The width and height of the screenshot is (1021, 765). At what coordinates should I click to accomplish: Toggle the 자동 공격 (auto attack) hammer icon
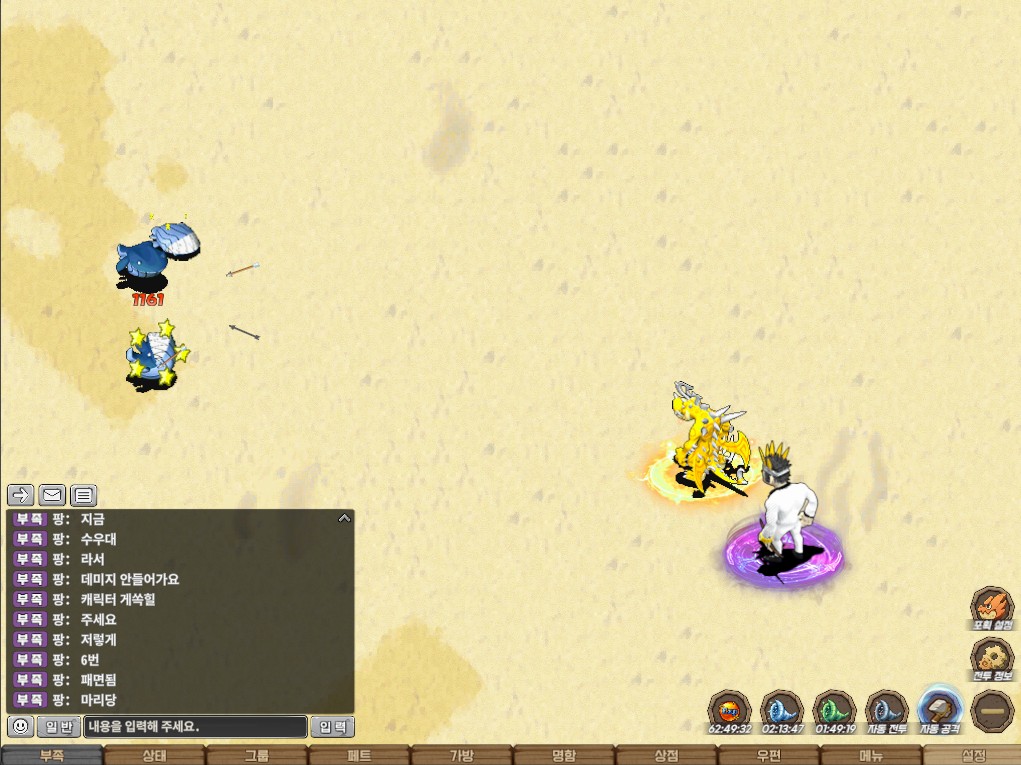(938, 710)
